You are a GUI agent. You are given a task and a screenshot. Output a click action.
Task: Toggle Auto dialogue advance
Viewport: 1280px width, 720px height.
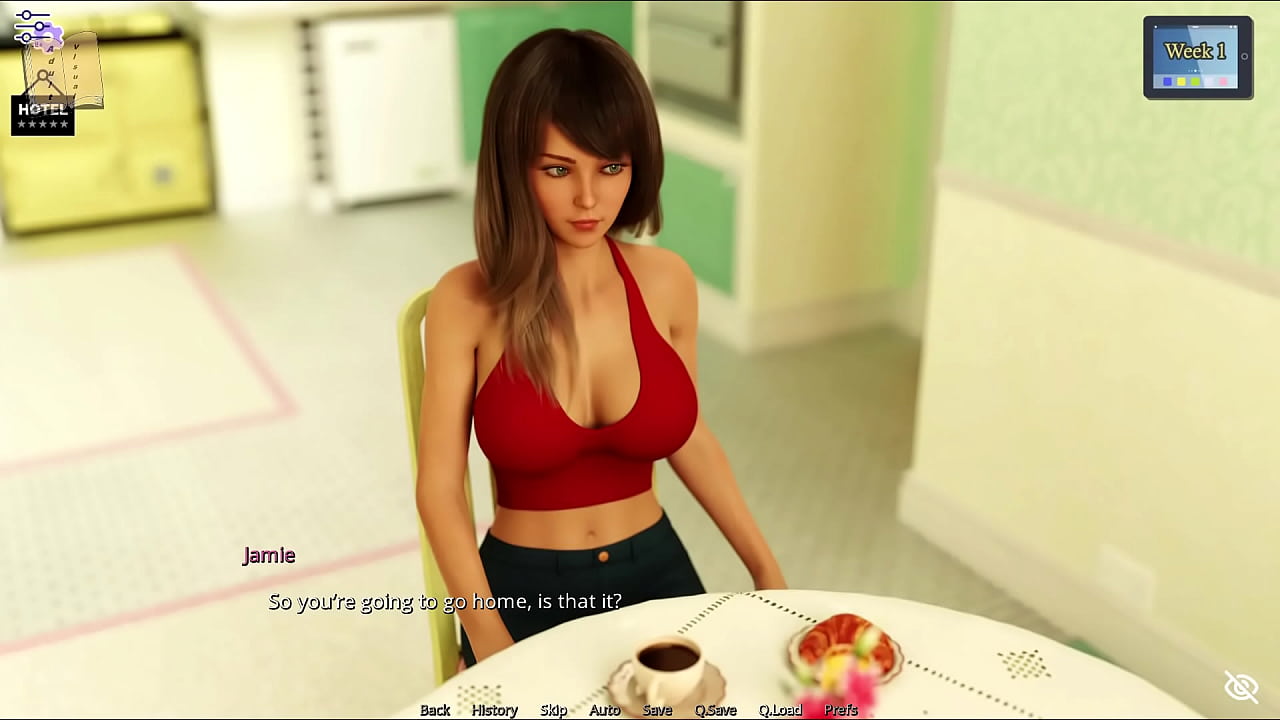tap(604, 710)
